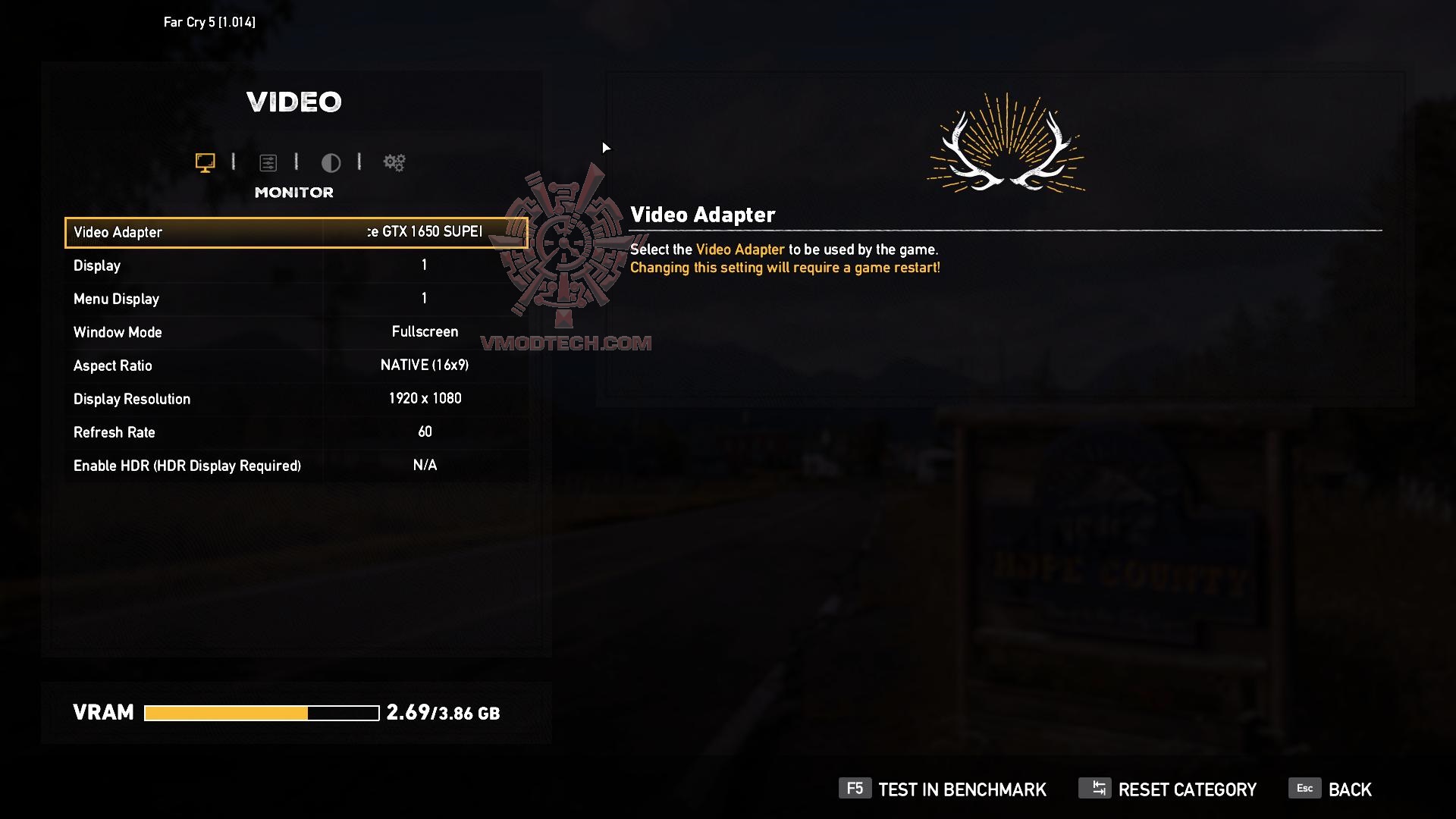The height and width of the screenshot is (819, 1456).
Task: Click the reset arrows key icon
Action: [x=1095, y=789]
